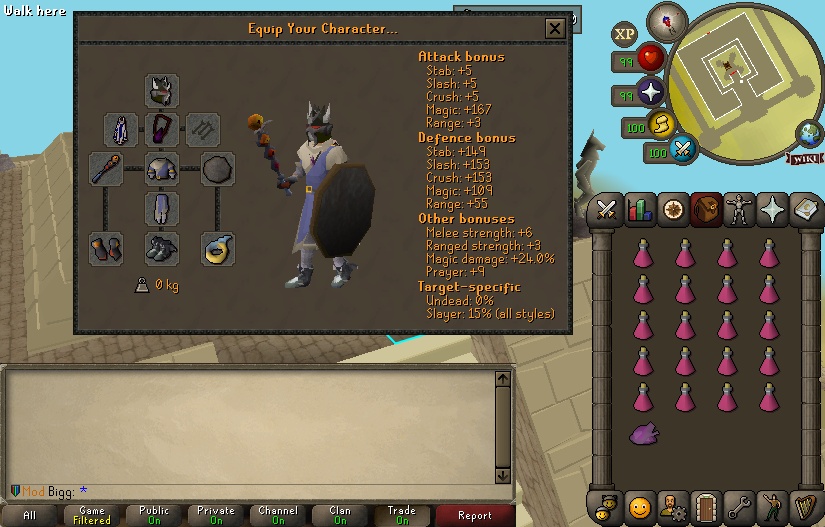Activate the quick-prayers orb

click(x=652, y=93)
